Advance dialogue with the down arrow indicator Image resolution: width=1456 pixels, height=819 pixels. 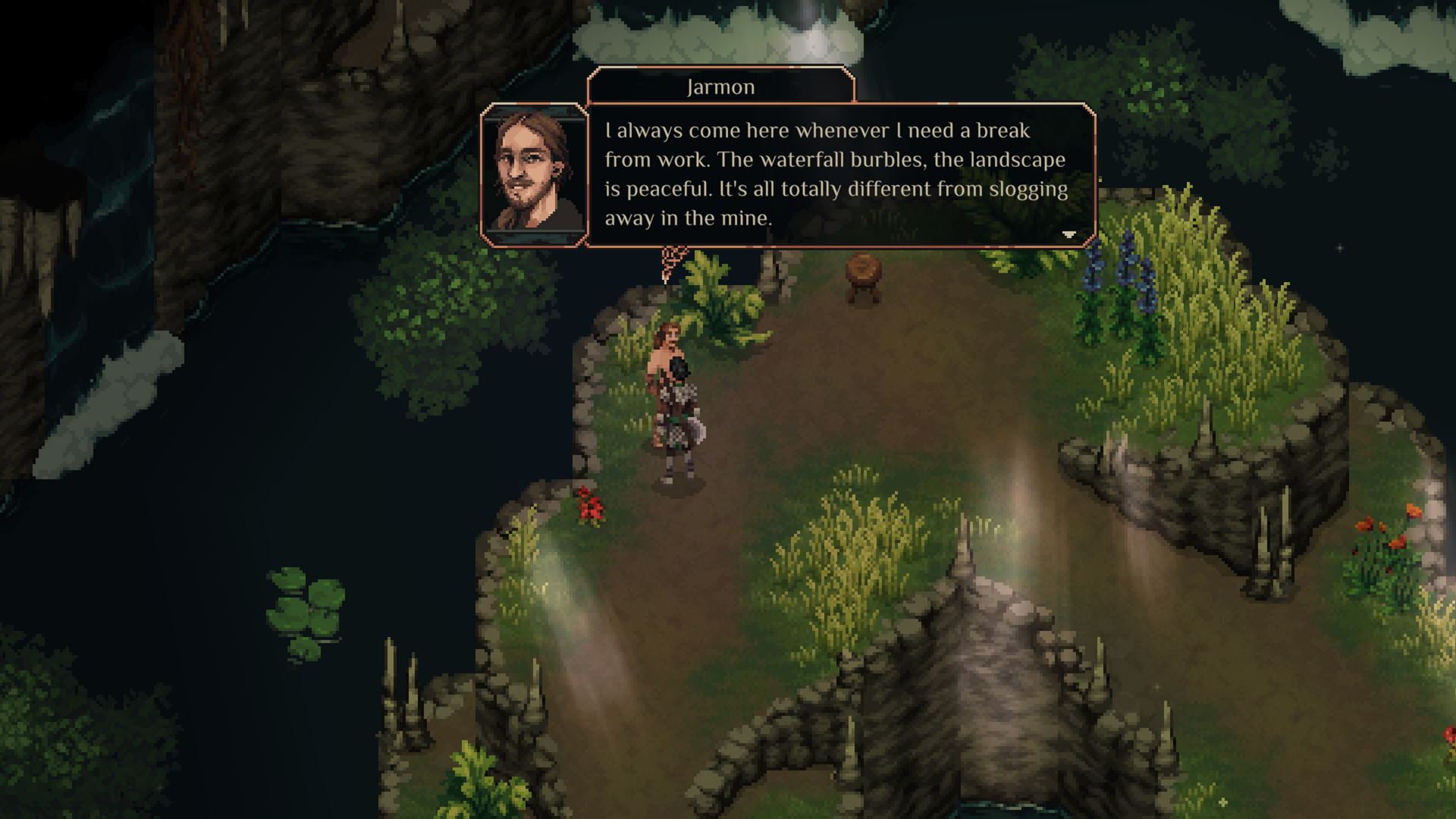1069,234
